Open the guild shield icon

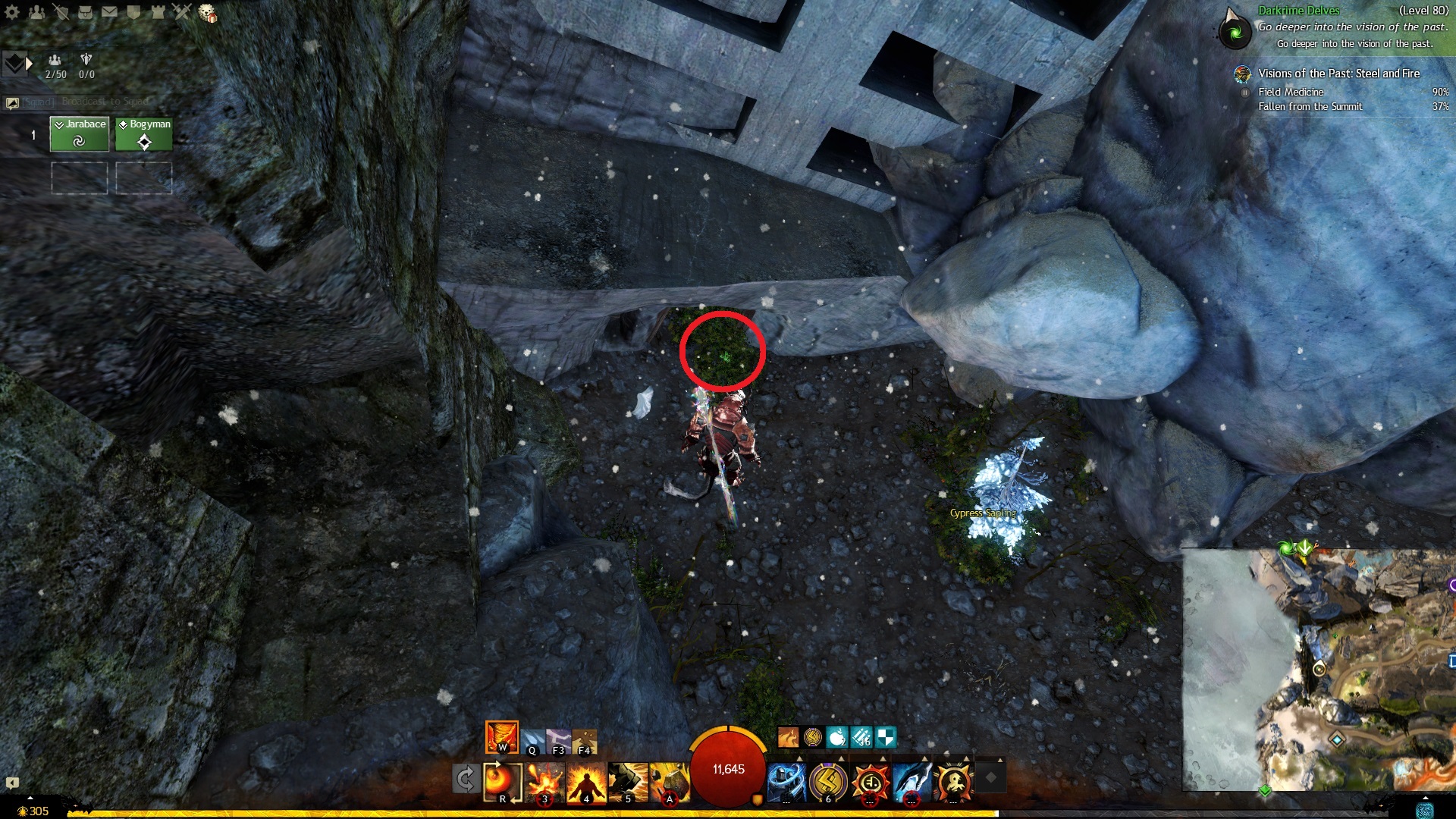[x=133, y=11]
